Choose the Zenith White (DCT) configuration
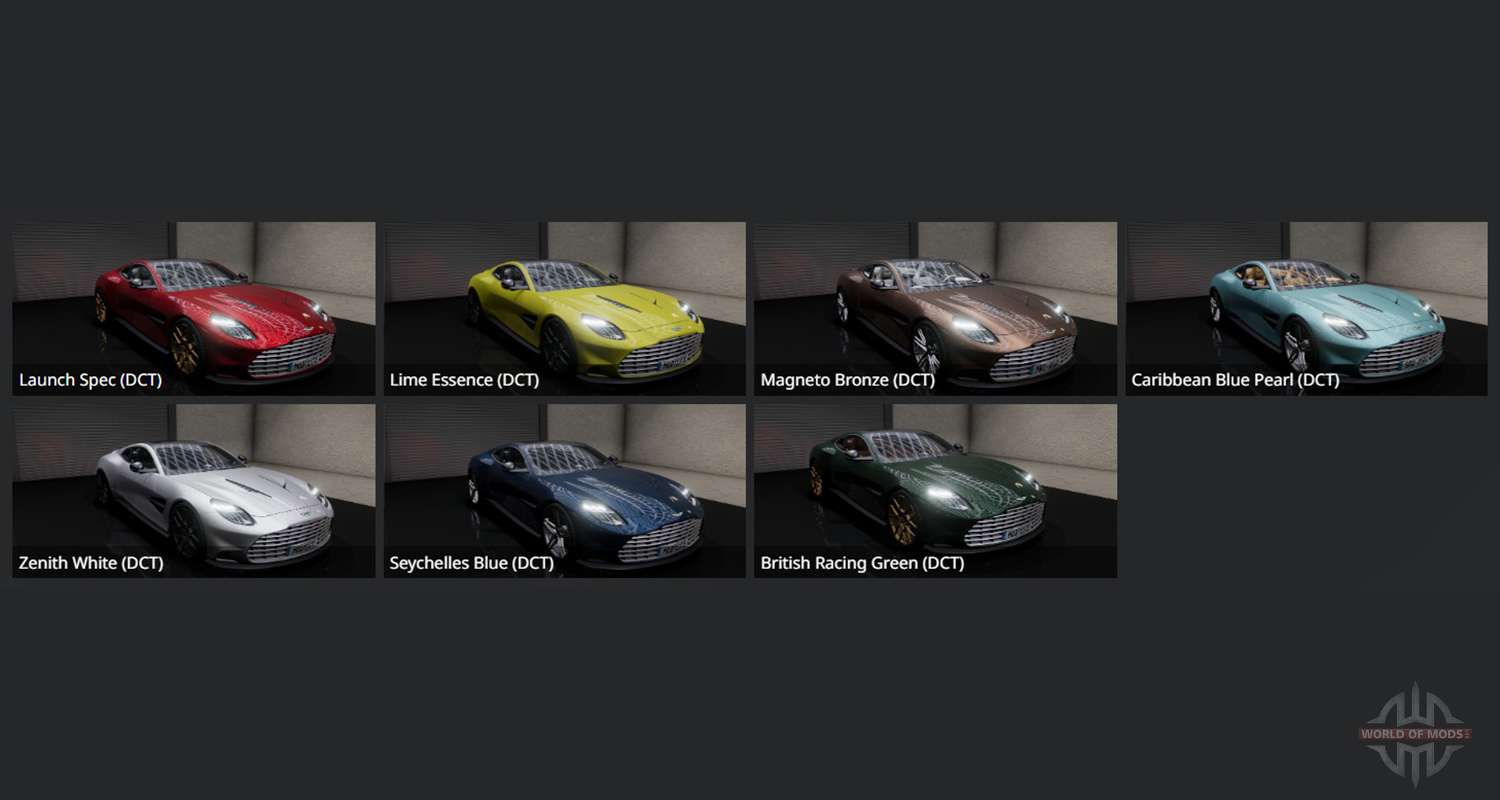Screen dimensions: 1500x800 click(194, 490)
